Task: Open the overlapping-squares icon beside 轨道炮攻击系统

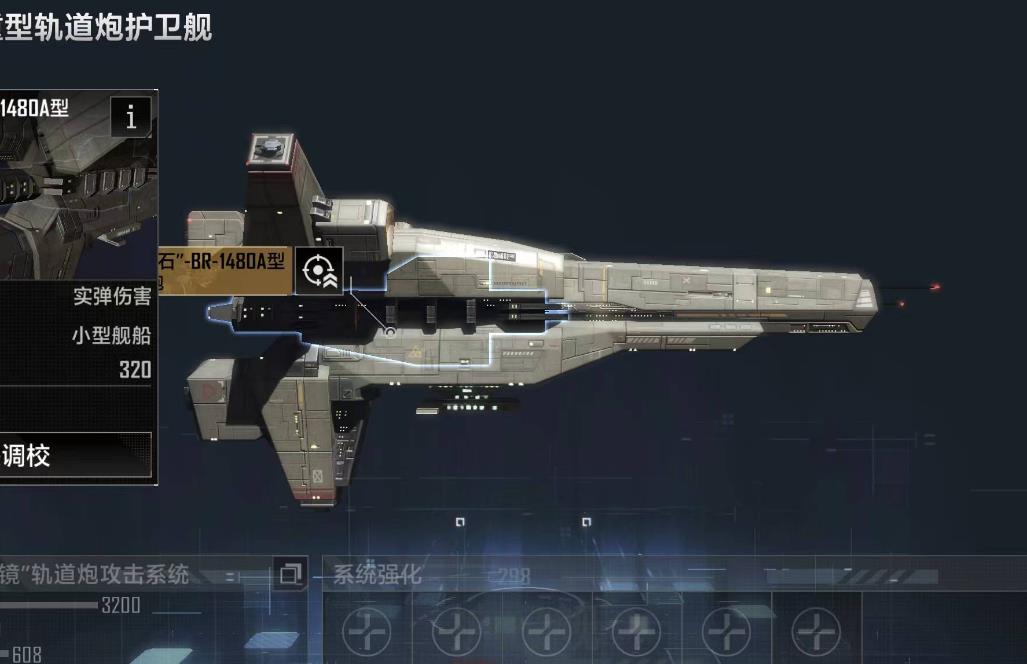Action: 291,574
